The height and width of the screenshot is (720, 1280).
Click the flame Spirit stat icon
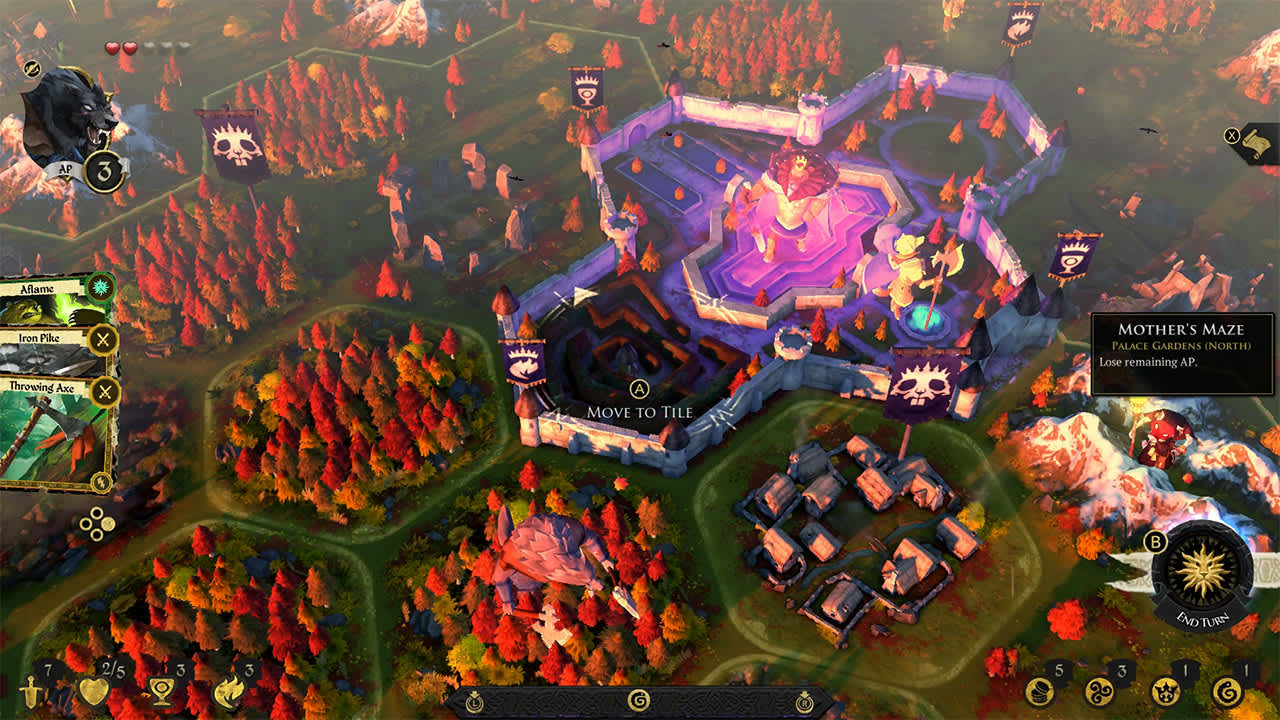230,692
